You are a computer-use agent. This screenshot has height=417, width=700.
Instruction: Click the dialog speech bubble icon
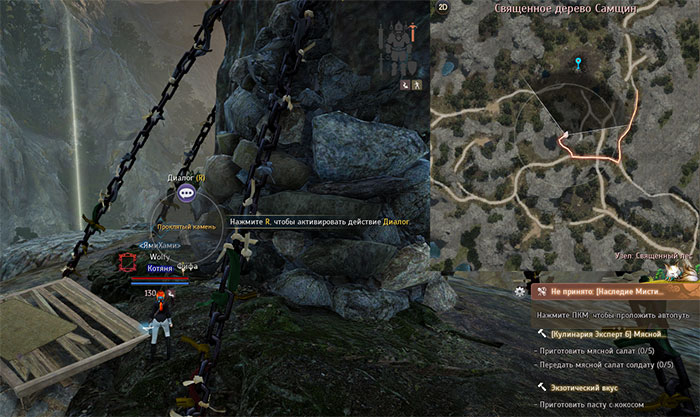pyautogui.click(x=186, y=195)
